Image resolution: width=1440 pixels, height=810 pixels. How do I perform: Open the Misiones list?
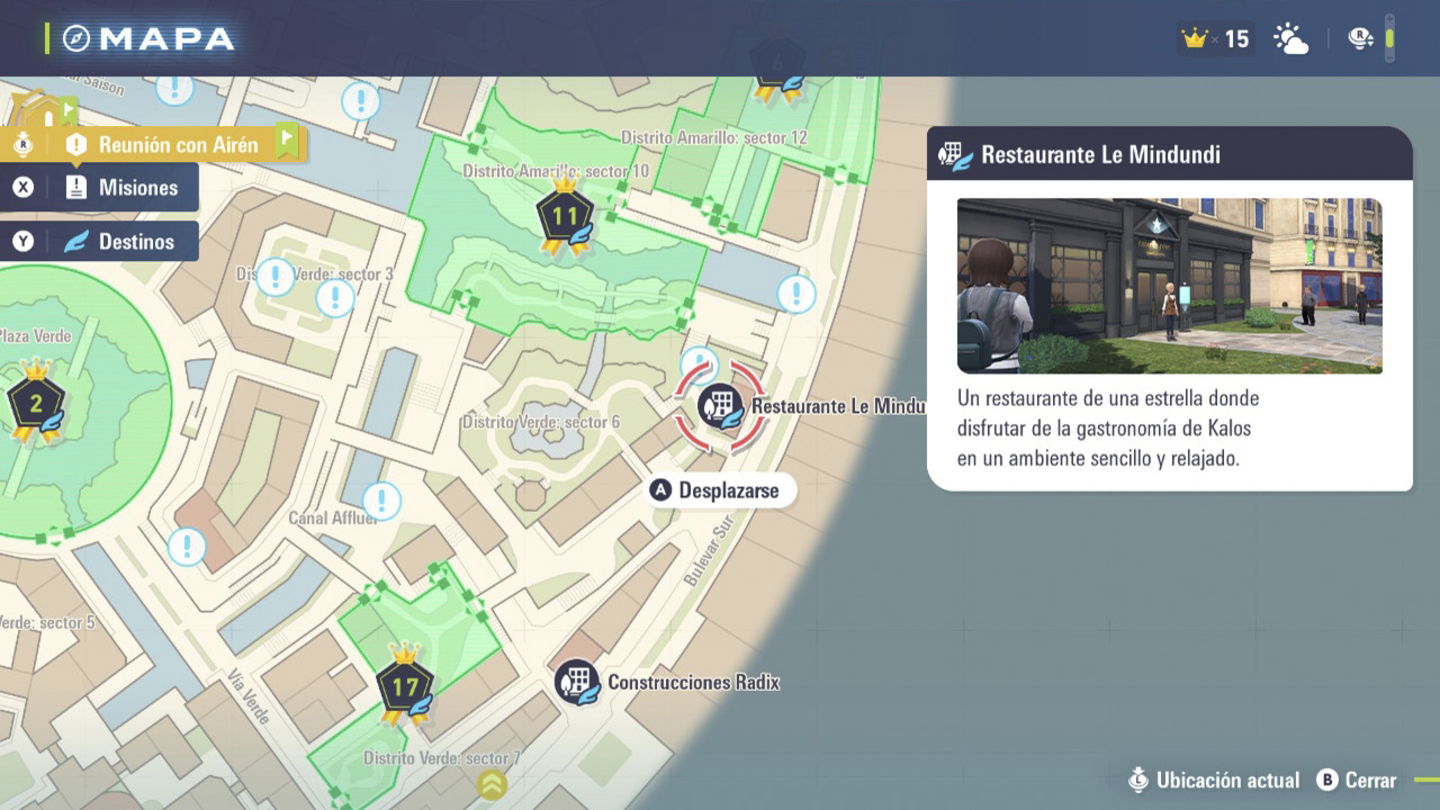click(x=100, y=188)
